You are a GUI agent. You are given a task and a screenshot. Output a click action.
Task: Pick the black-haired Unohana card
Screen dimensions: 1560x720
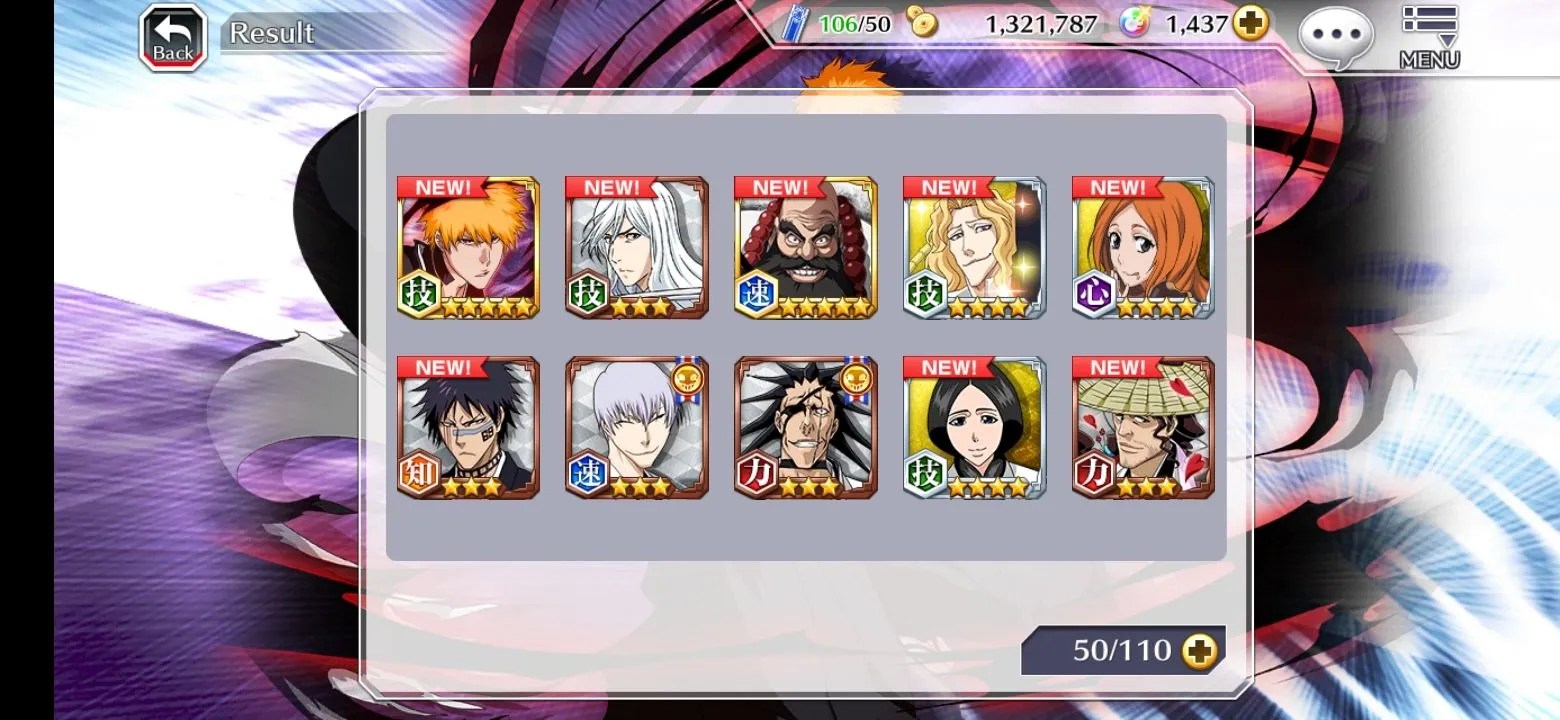[x=975, y=428]
